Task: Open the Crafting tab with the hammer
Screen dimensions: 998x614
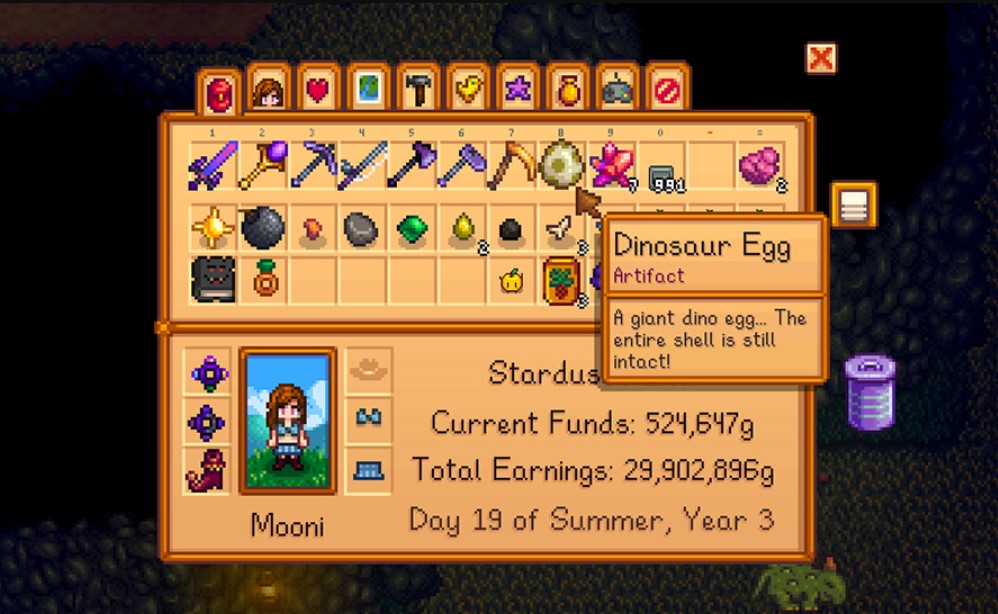Action: pyautogui.click(x=418, y=92)
